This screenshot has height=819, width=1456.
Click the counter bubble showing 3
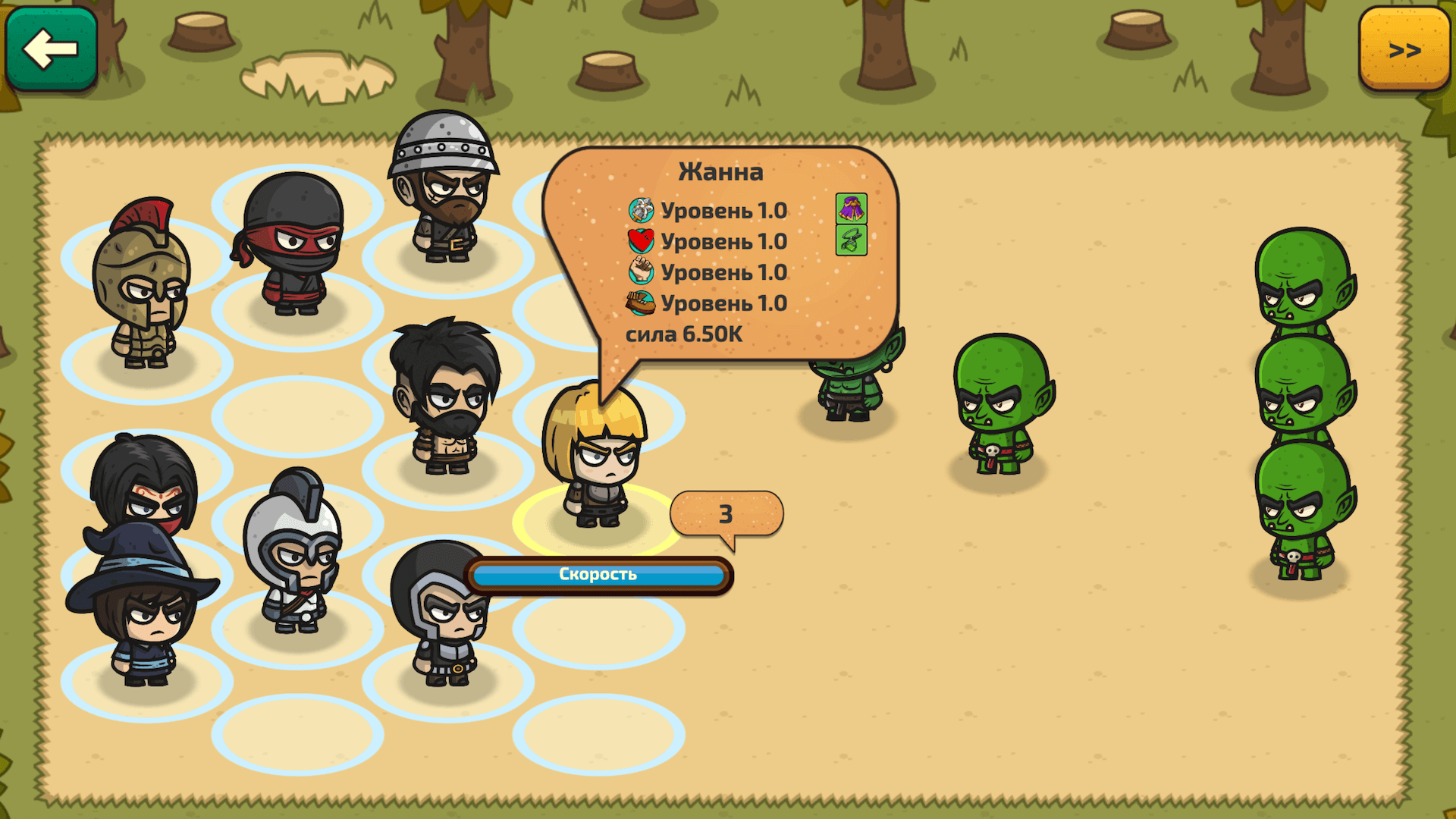coord(725,513)
